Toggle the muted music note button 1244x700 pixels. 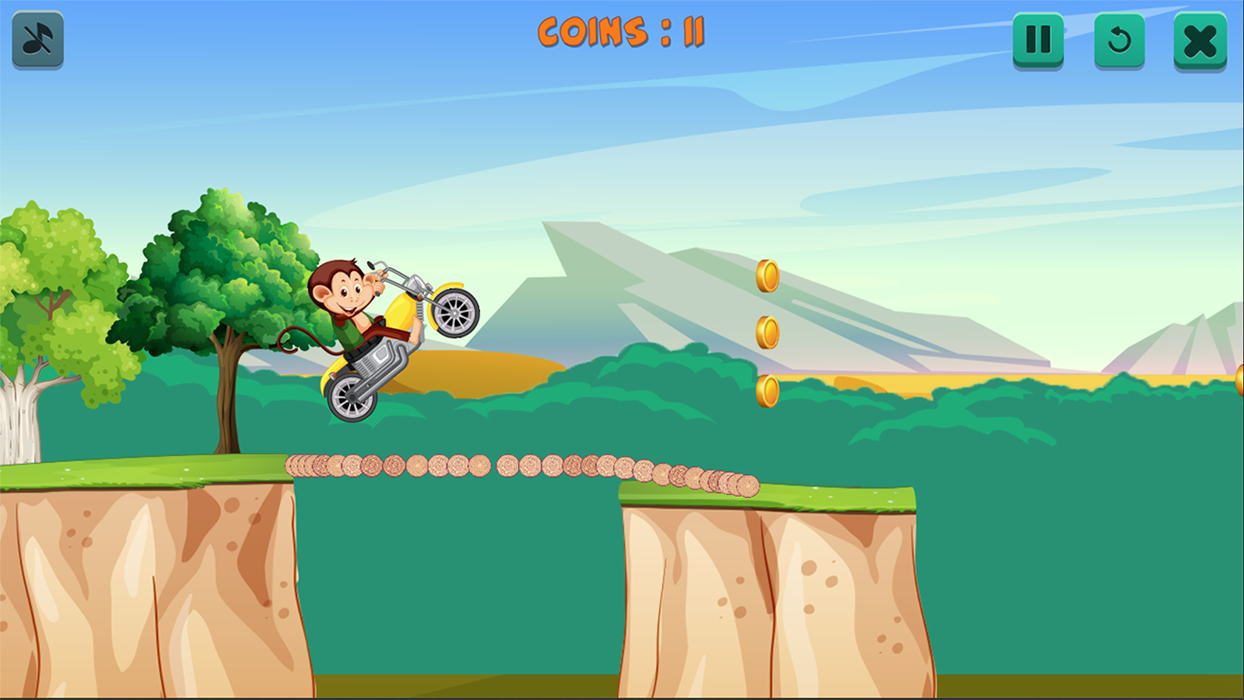pos(38,39)
